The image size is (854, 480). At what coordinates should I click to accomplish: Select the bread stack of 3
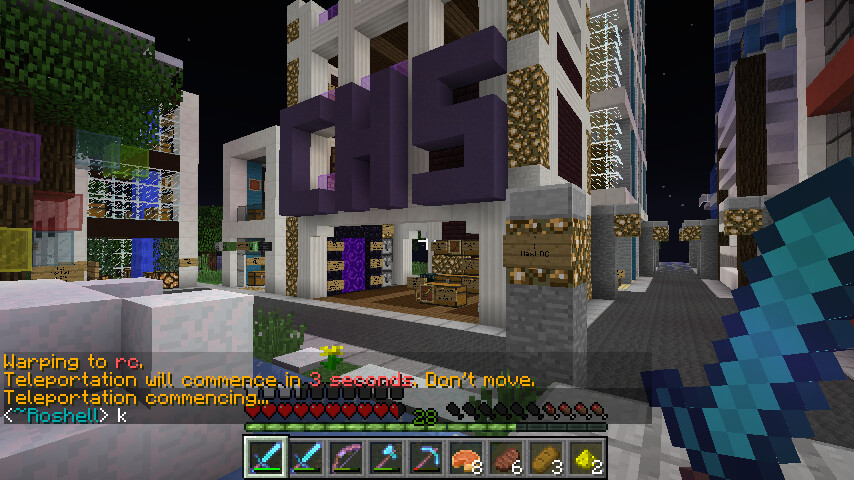pos(547,458)
